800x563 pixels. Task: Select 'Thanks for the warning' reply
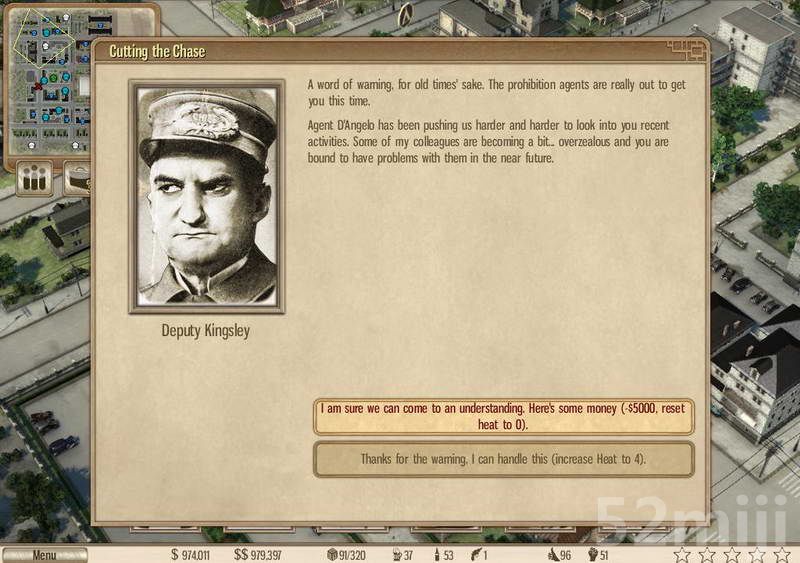pos(503,459)
